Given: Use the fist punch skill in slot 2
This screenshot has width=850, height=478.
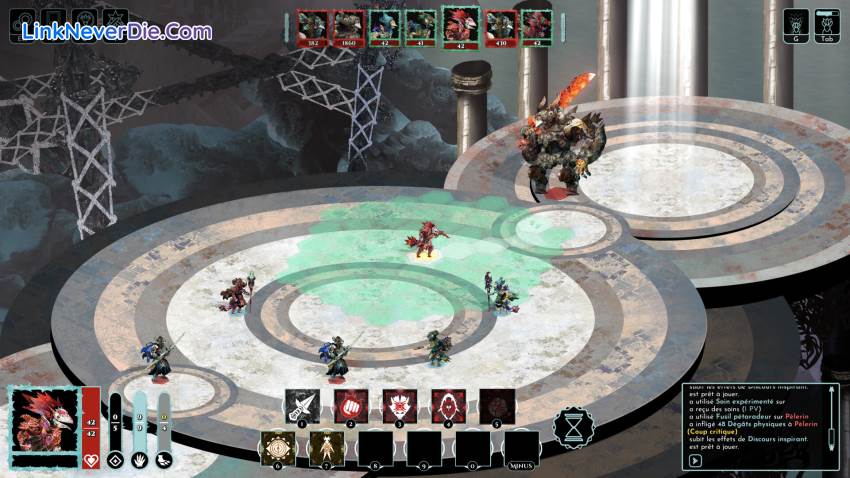Looking at the screenshot, I should (351, 405).
